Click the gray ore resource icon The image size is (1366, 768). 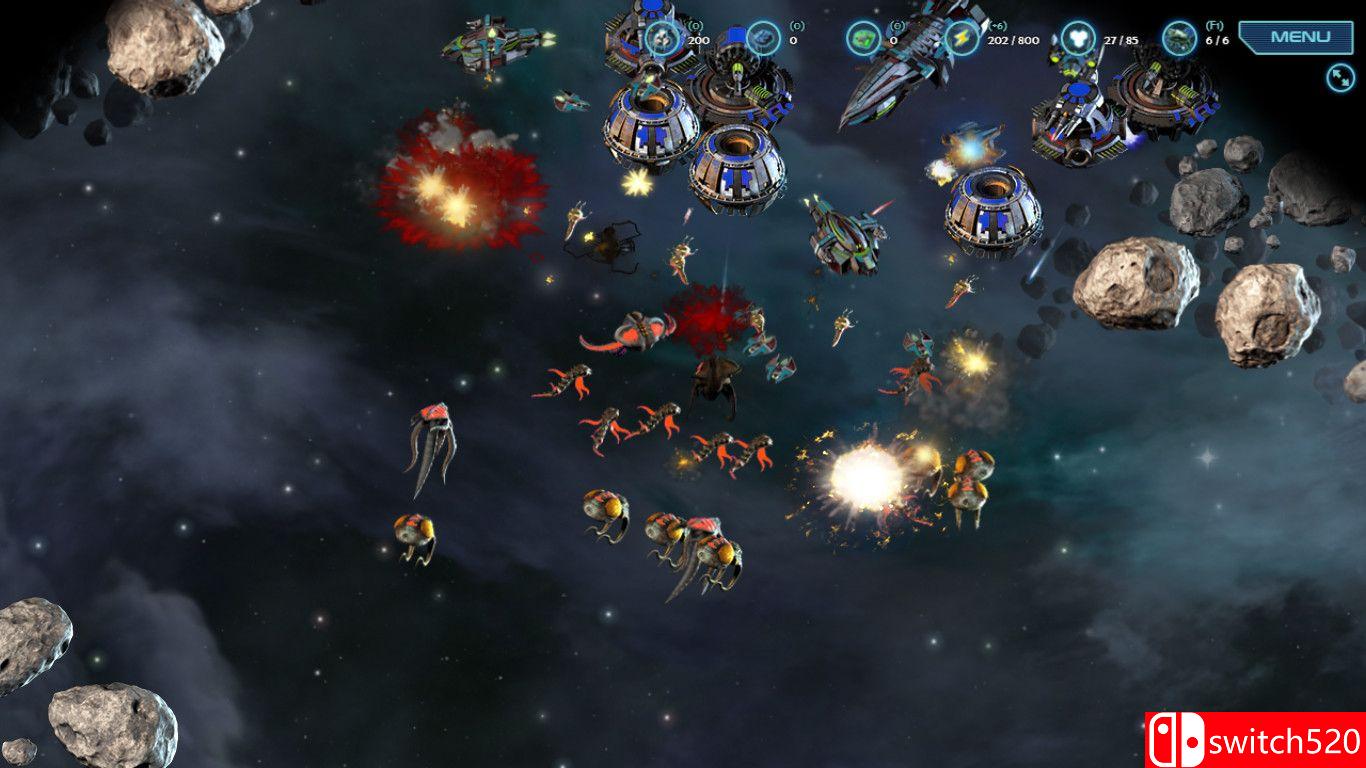(x=662, y=39)
